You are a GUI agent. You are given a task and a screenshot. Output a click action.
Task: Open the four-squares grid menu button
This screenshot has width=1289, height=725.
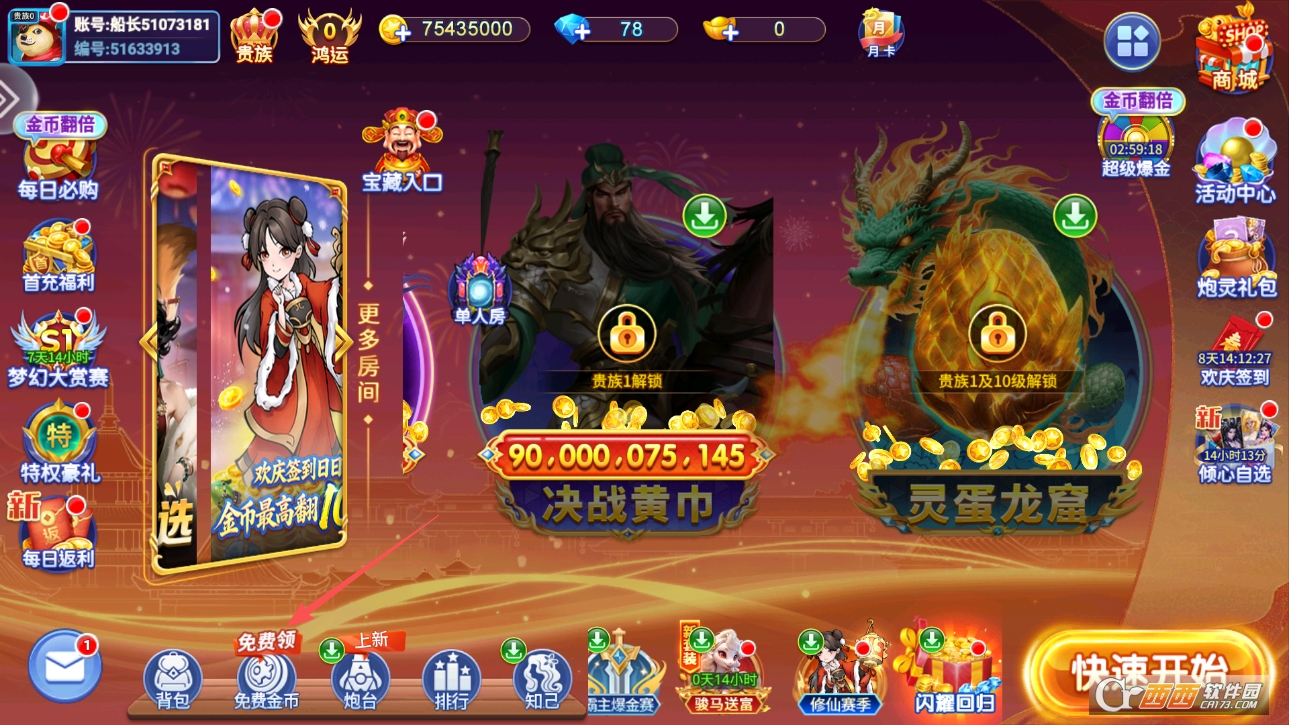pyautogui.click(x=1132, y=42)
